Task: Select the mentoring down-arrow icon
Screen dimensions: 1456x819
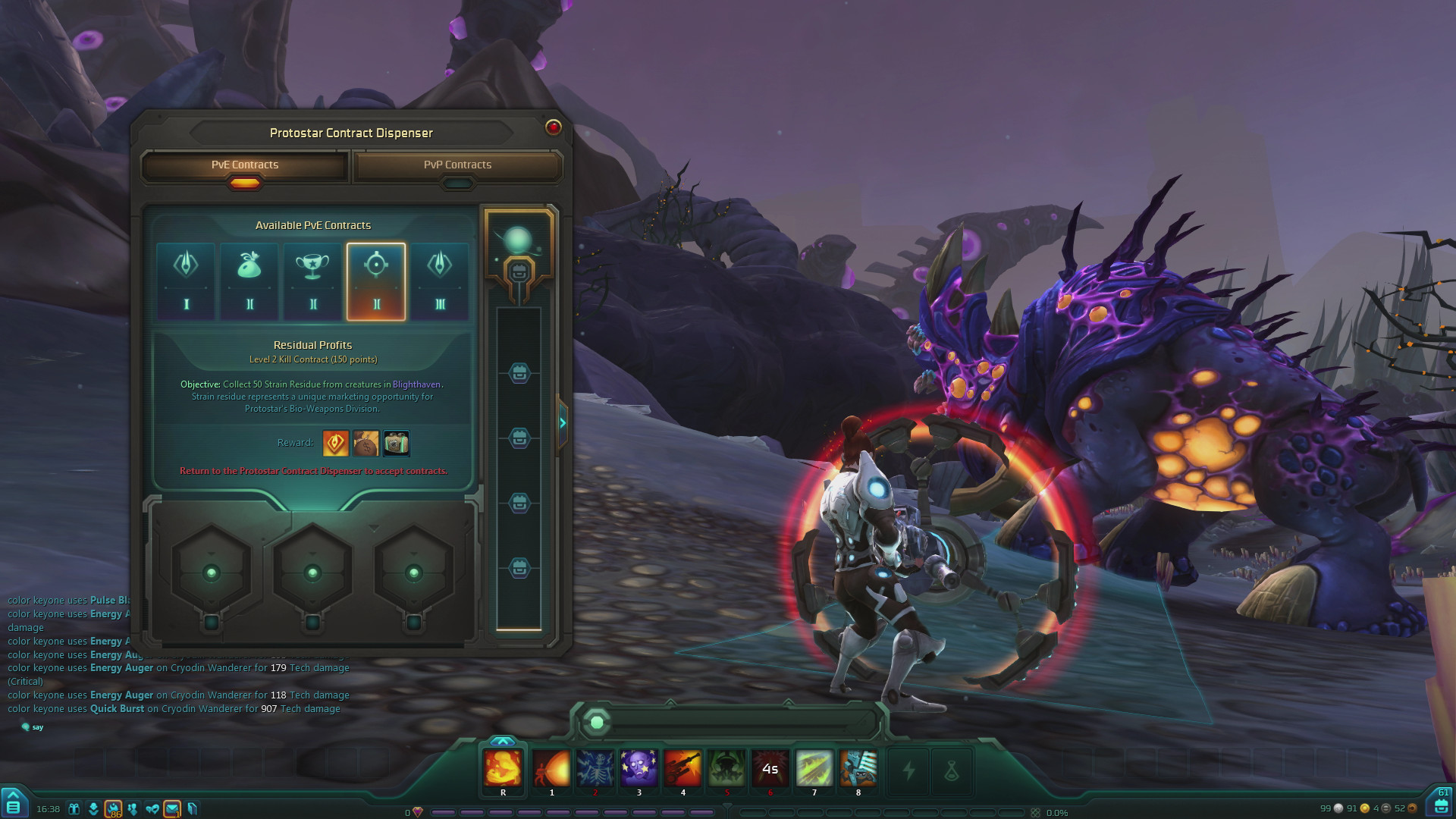Action: click(93, 808)
